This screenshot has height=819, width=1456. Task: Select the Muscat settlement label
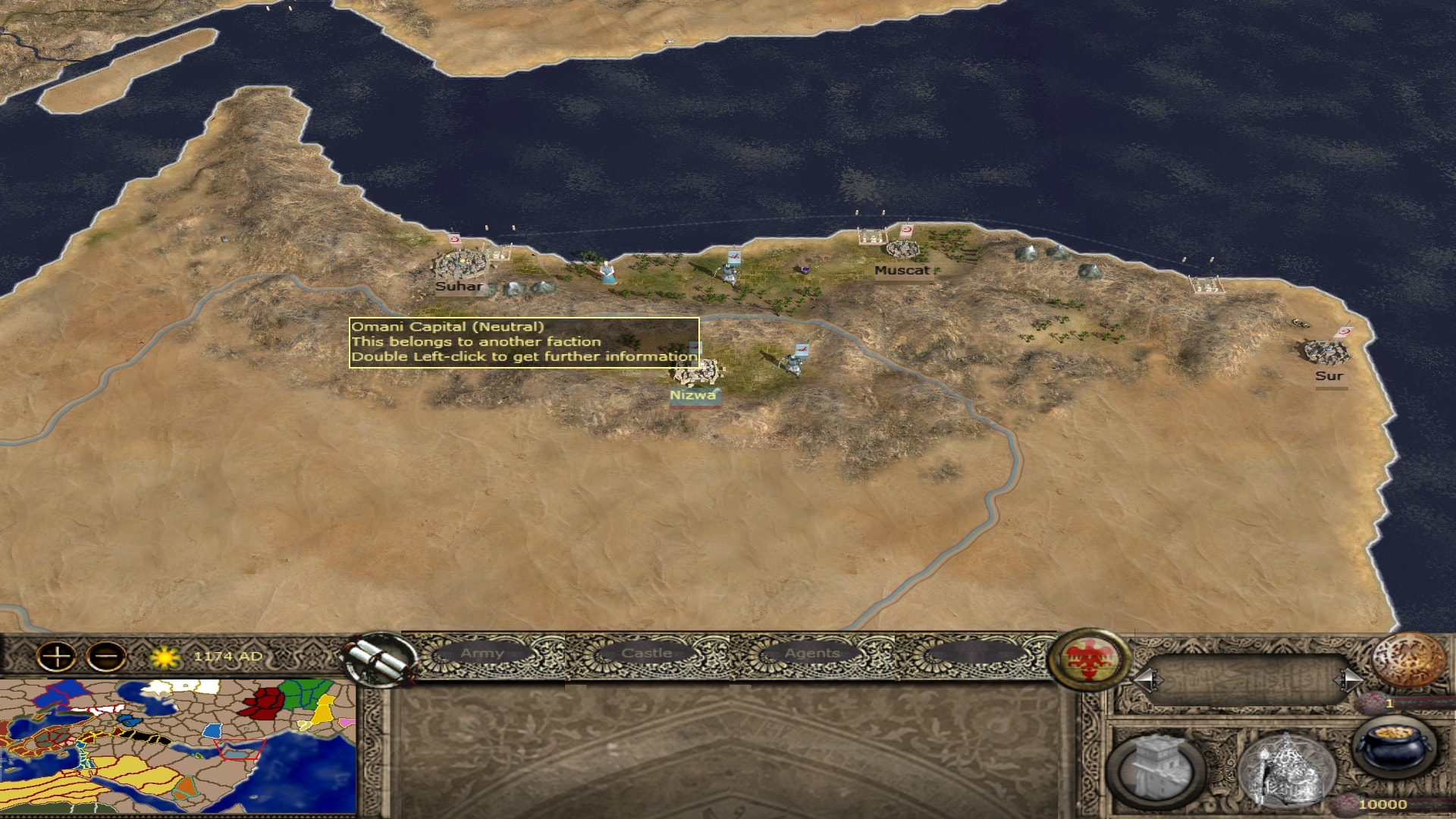902,271
